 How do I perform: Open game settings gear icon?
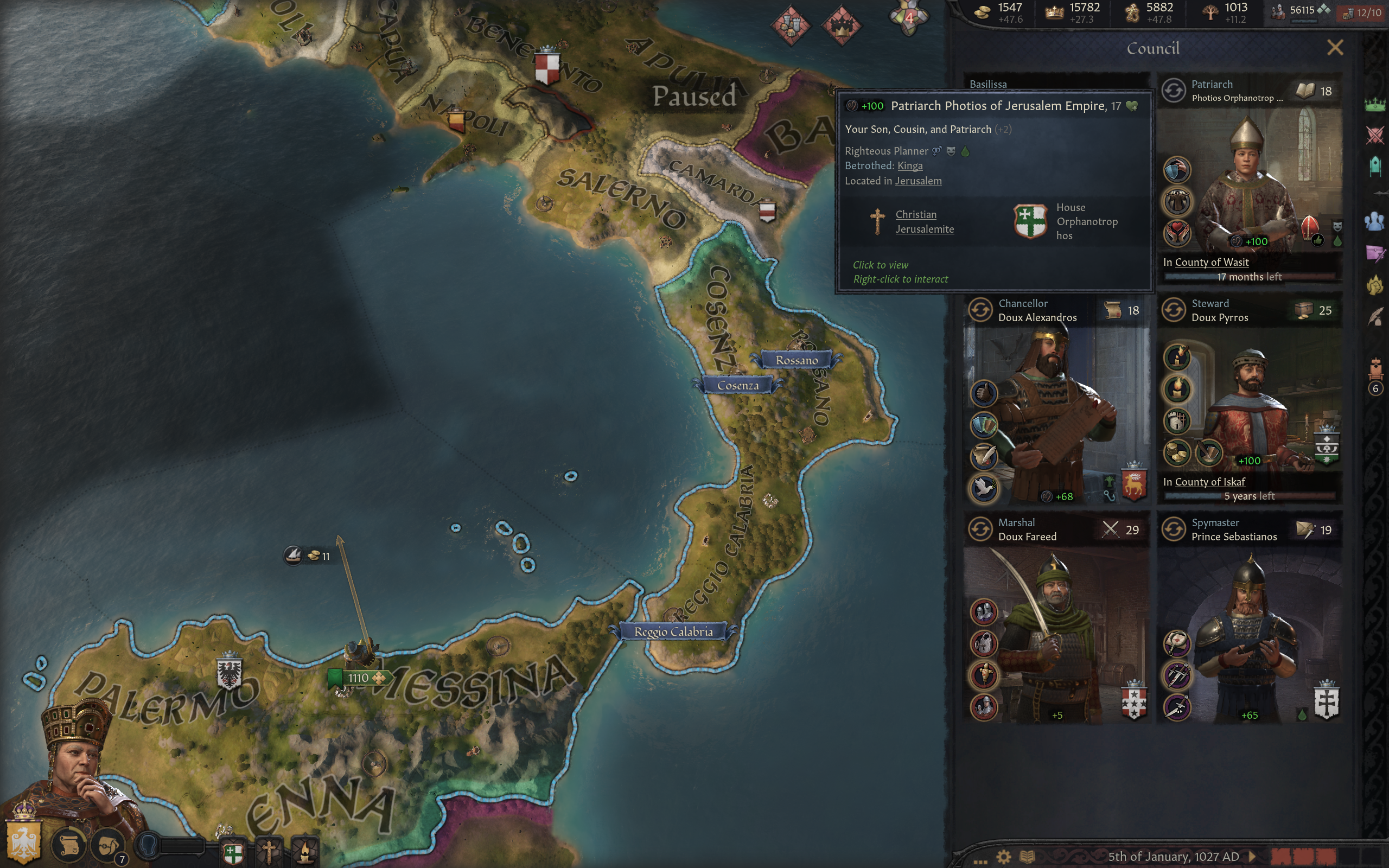[x=1003, y=857]
